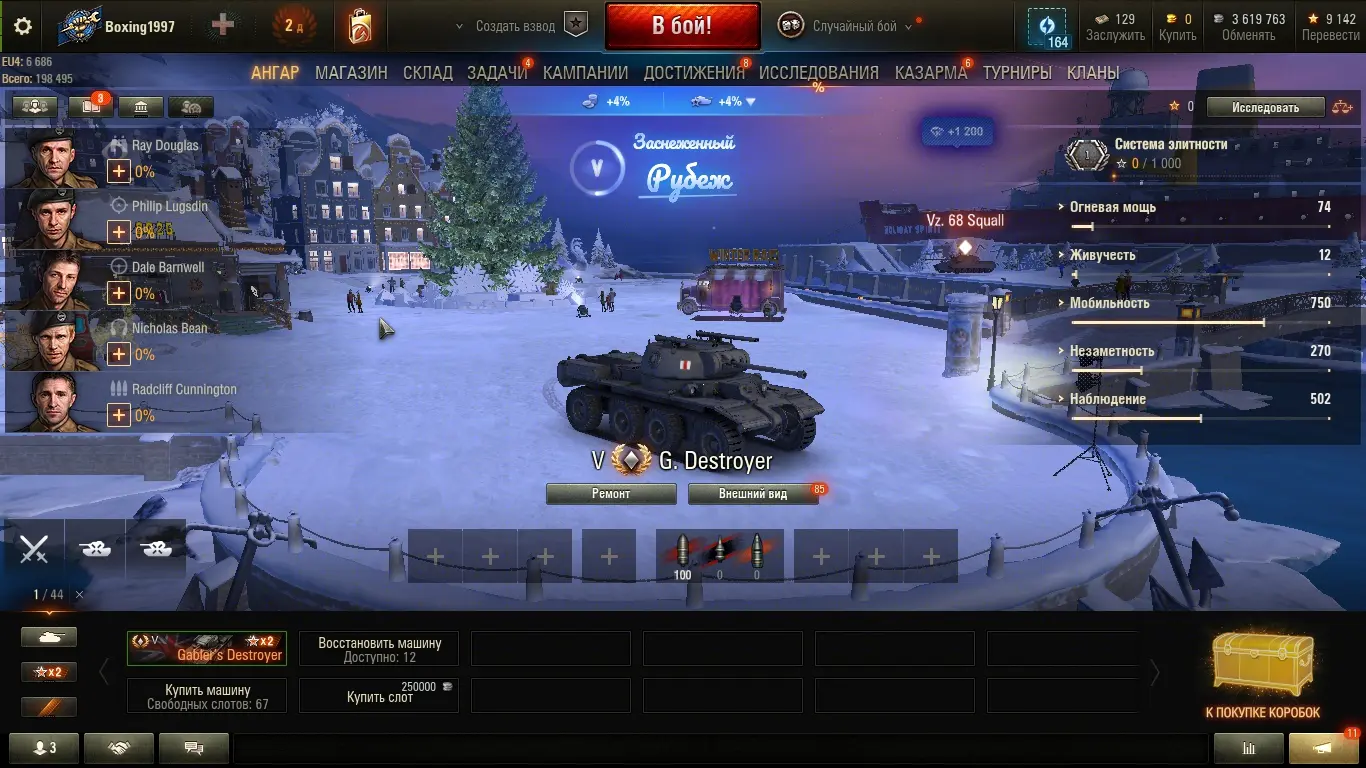
Task: Start battle with the red В бой! button
Action: (x=681, y=25)
